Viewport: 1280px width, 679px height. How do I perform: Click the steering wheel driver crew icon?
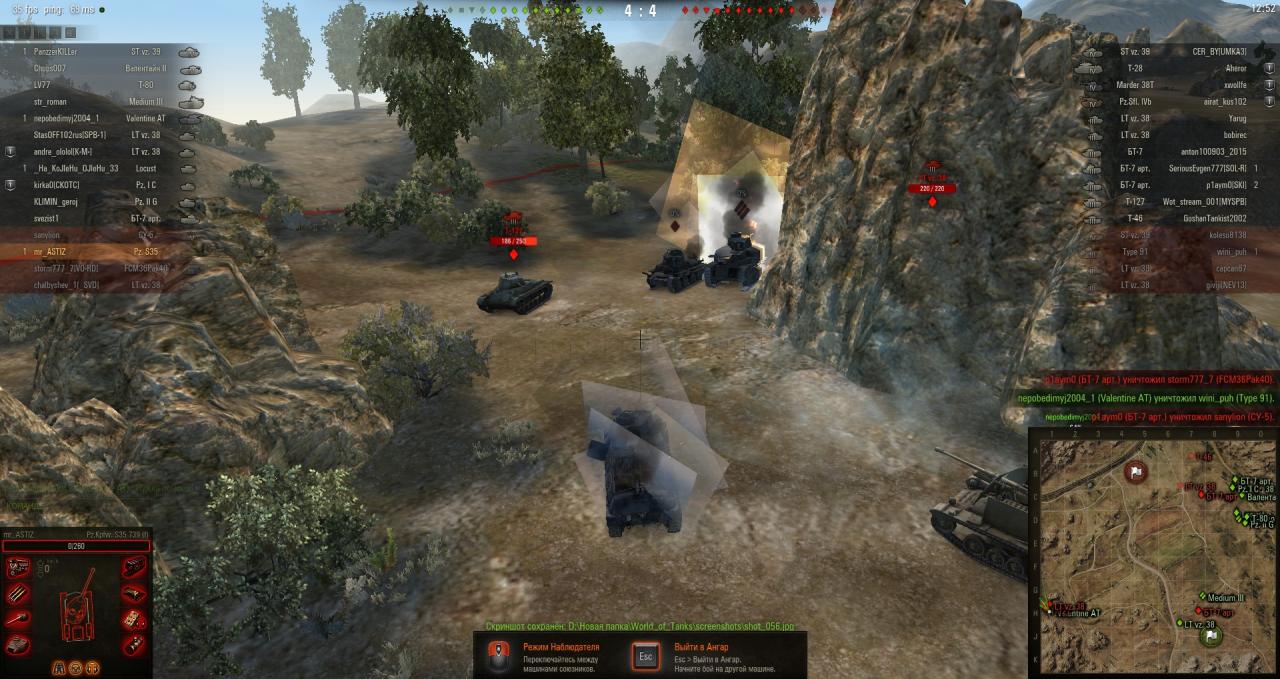[x=75, y=667]
